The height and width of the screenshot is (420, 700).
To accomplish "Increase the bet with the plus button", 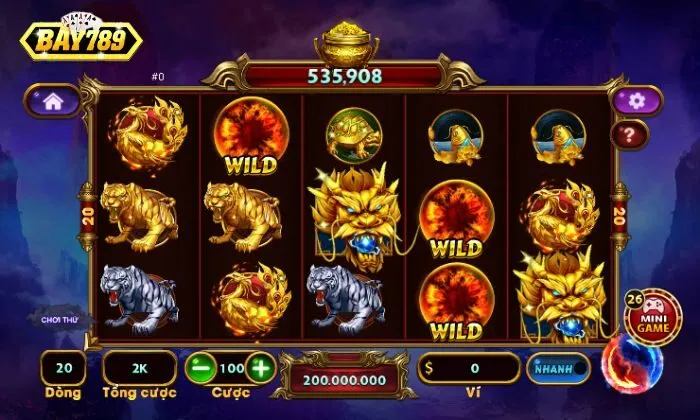I will coord(260,367).
